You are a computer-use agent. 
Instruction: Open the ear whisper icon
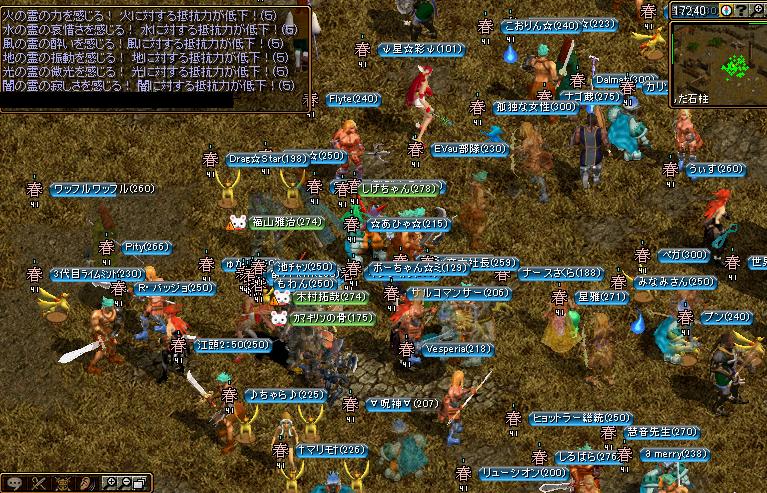[88, 484]
